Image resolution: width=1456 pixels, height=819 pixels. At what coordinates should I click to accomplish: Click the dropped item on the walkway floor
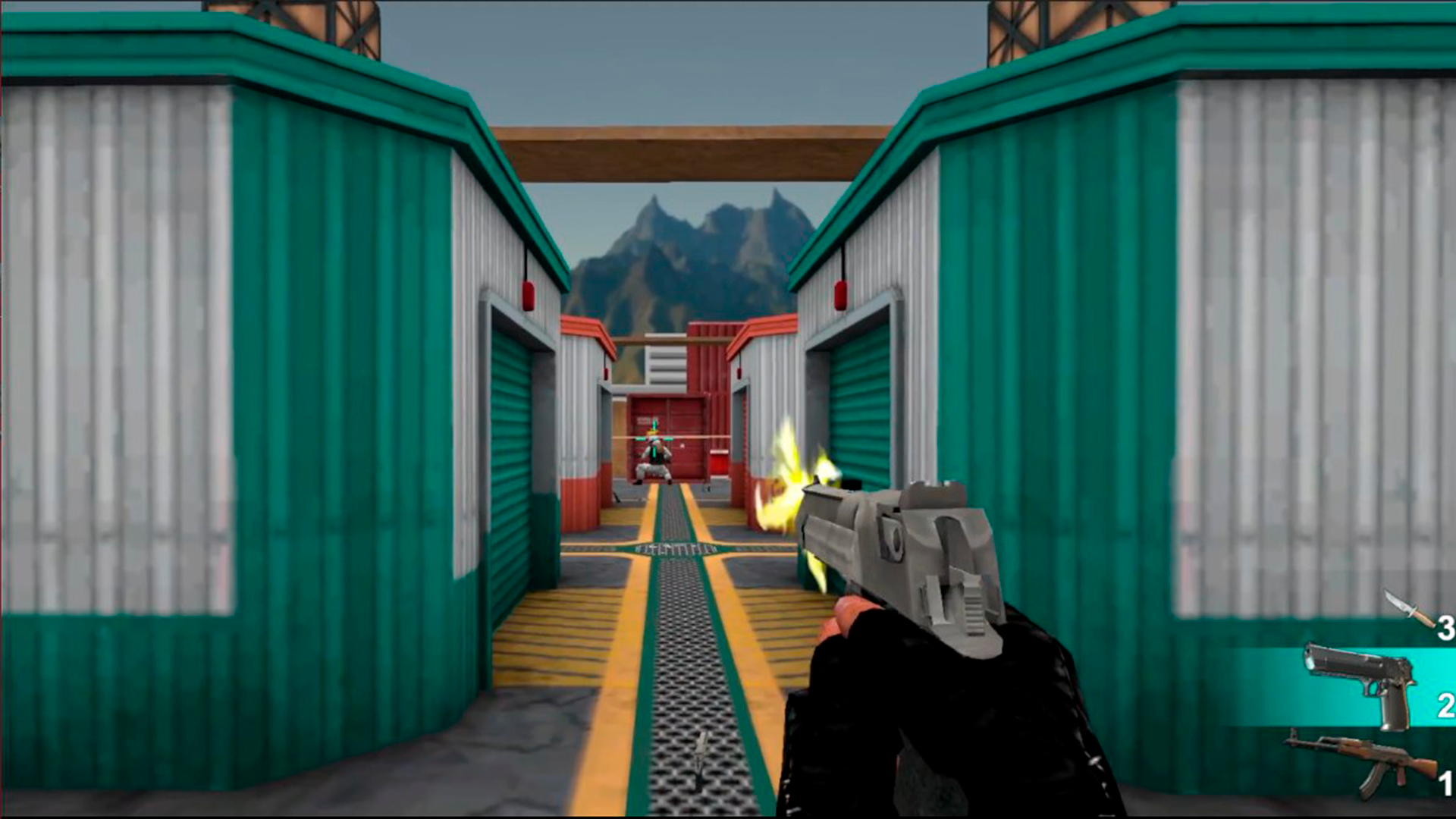(x=699, y=758)
